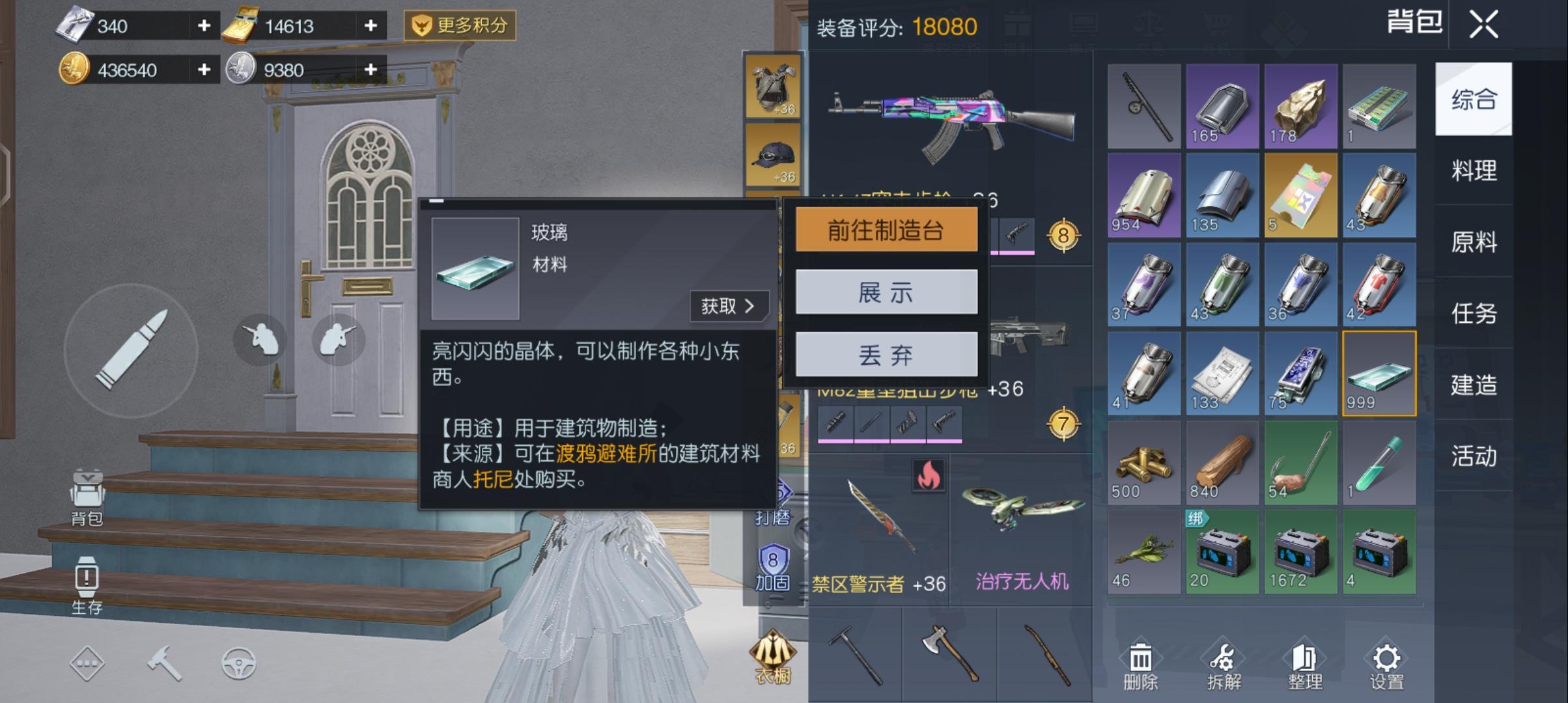Select the hammer build icon at bottom left
The image size is (1568, 703).
click(166, 663)
